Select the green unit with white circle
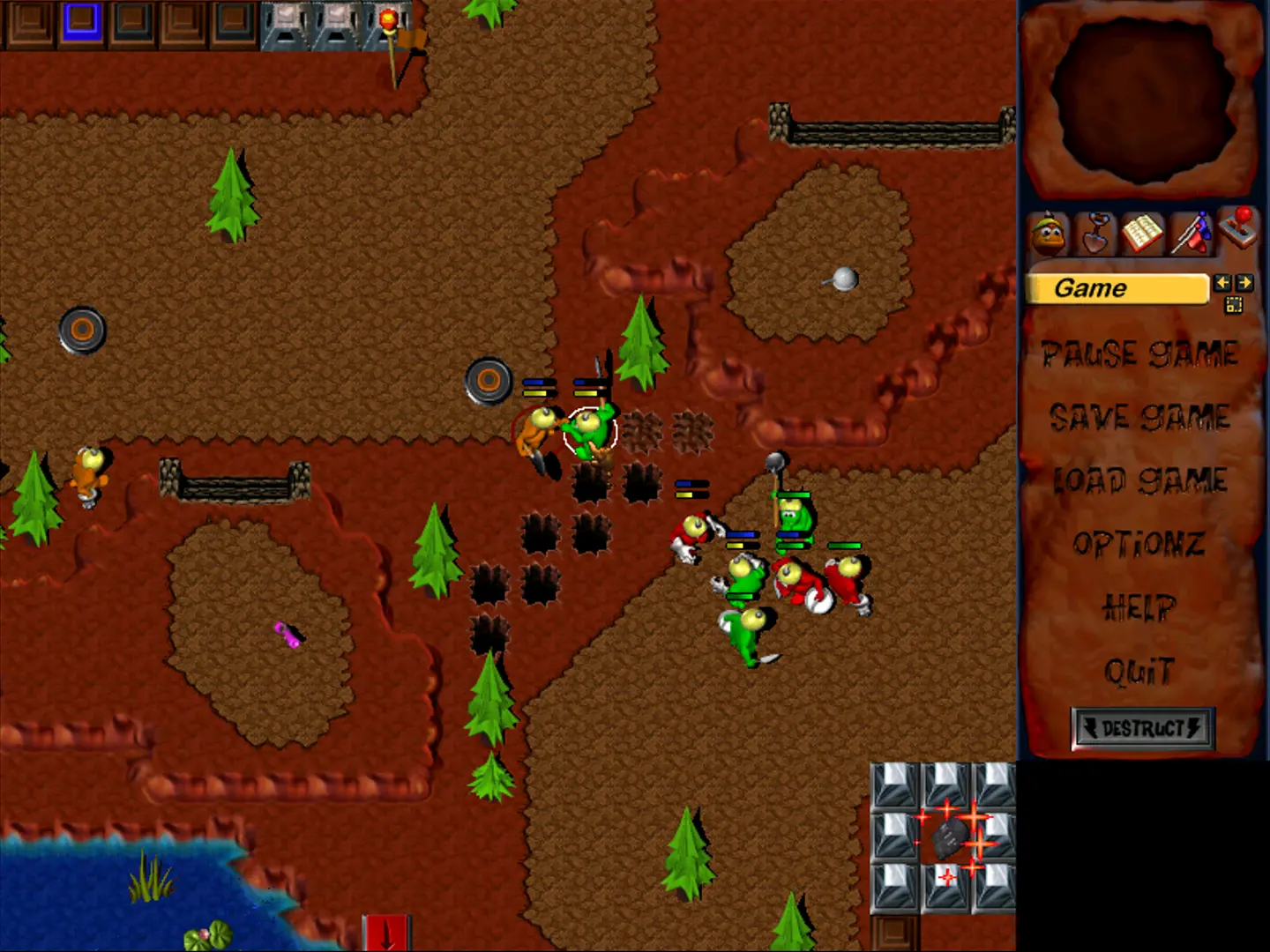Viewport: 1270px width, 952px height. 590,432
